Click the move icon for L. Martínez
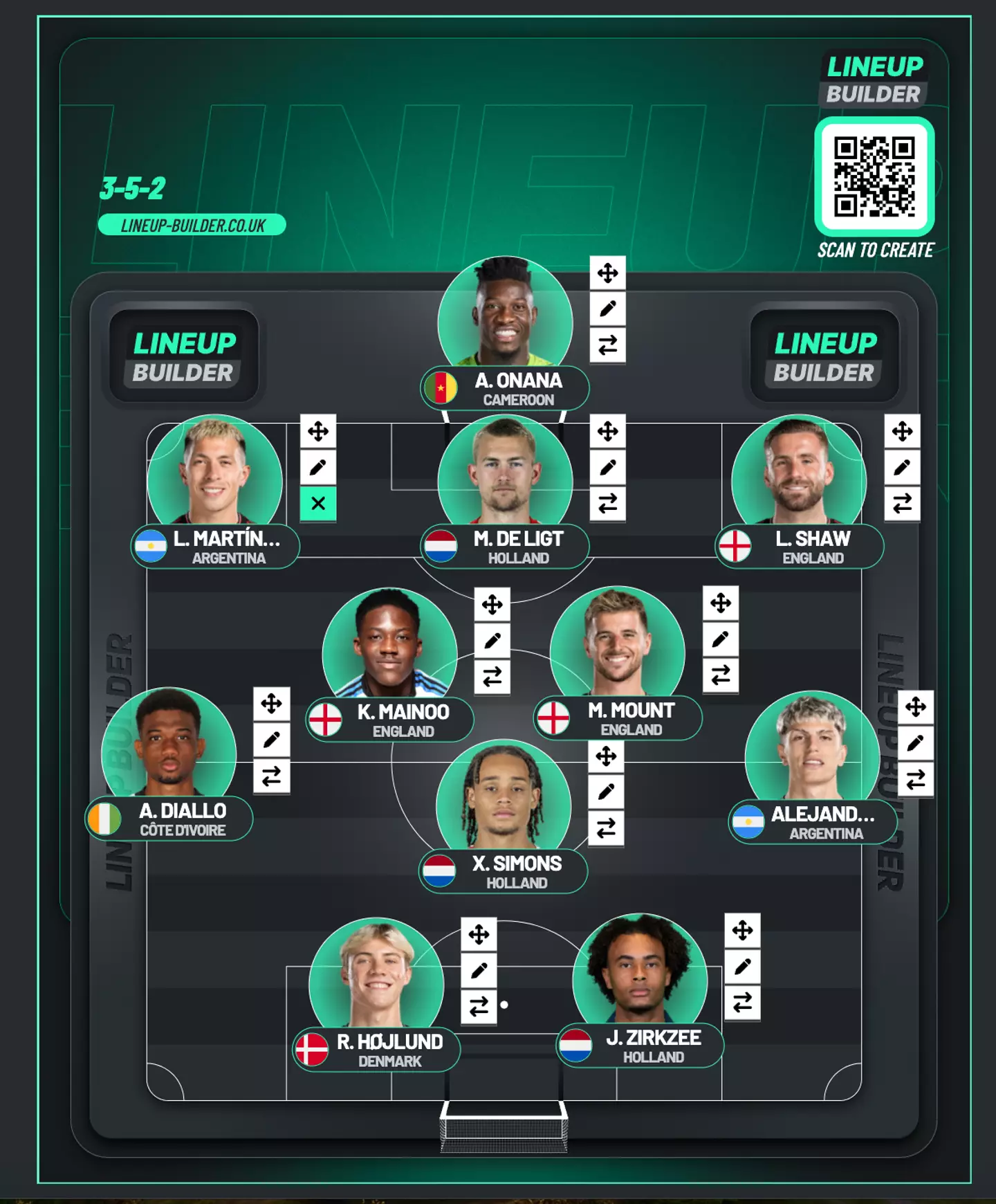The image size is (996, 1204). tap(317, 431)
